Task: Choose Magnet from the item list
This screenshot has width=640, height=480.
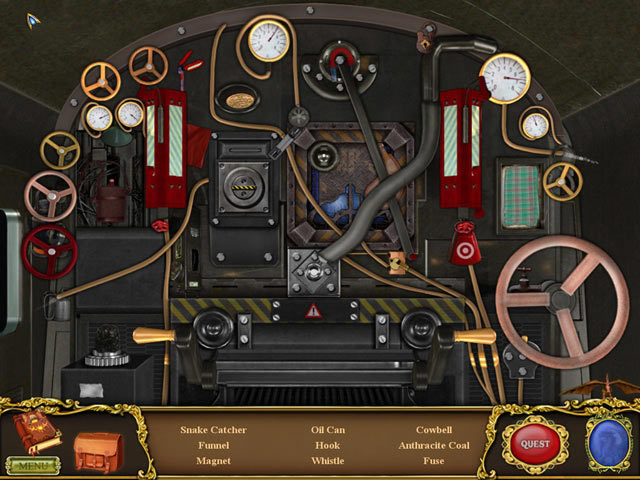Action: [x=213, y=461]
